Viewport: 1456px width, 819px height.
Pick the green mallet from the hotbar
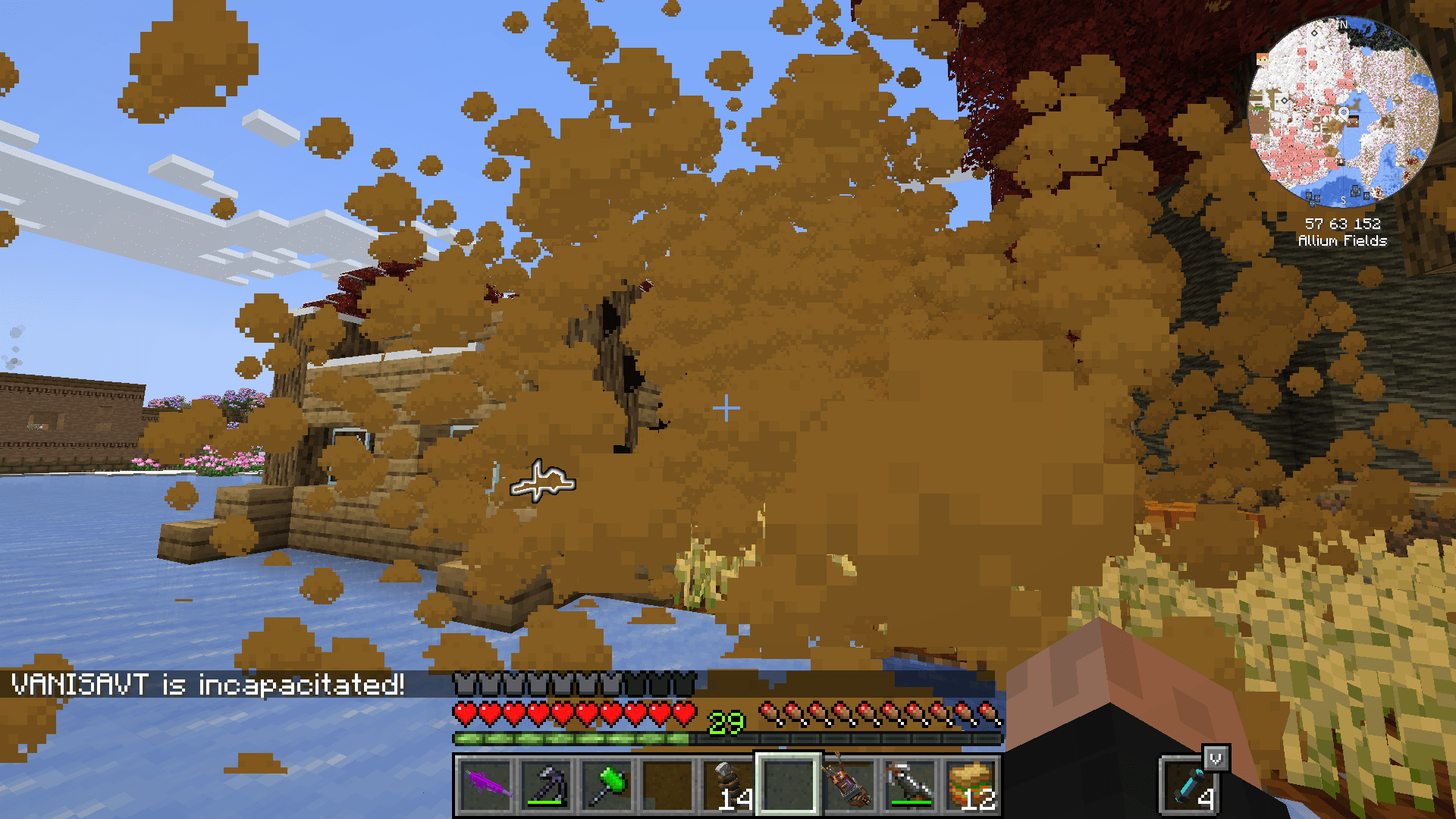(607, 785)
